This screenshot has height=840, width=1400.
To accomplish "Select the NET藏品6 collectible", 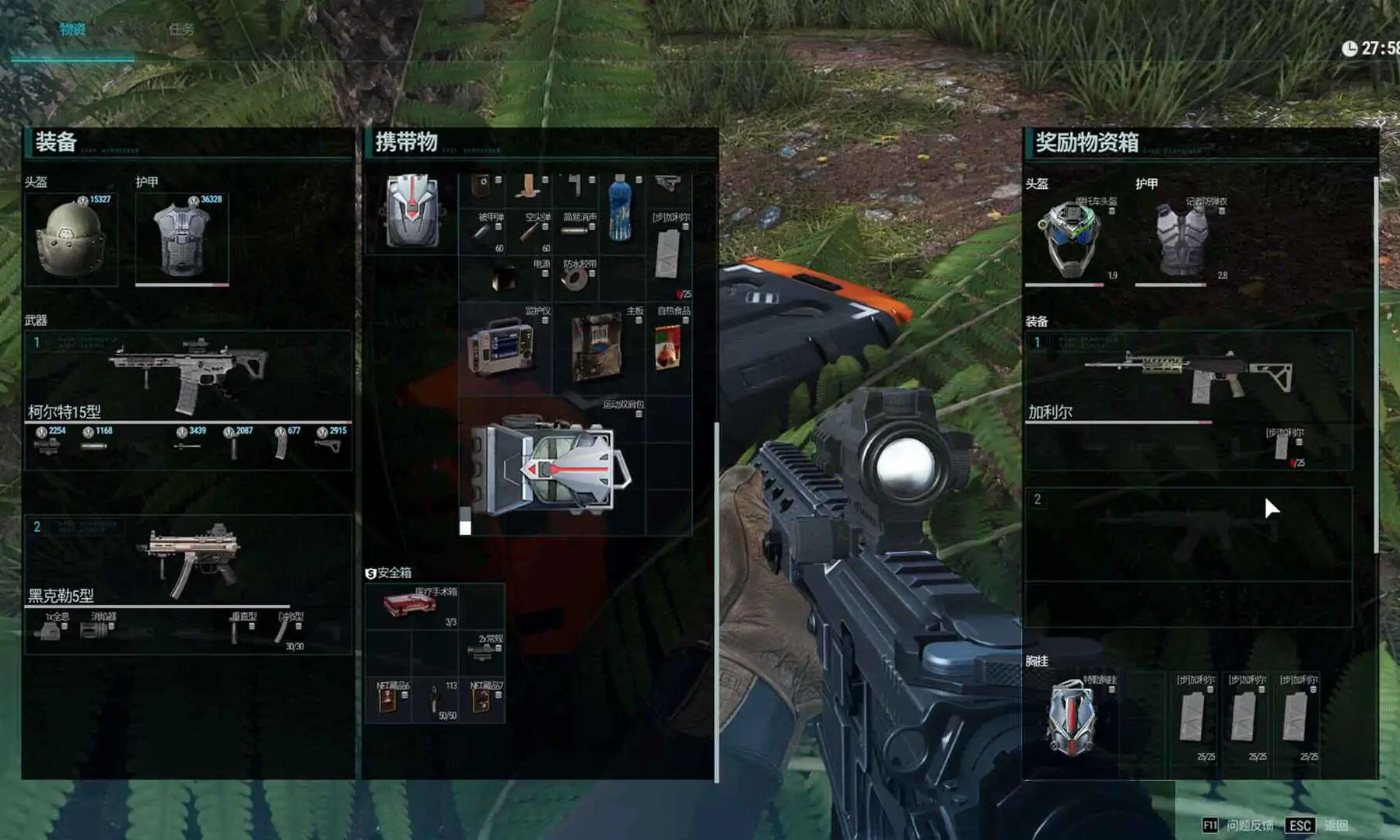I will [x=388, y=699].
